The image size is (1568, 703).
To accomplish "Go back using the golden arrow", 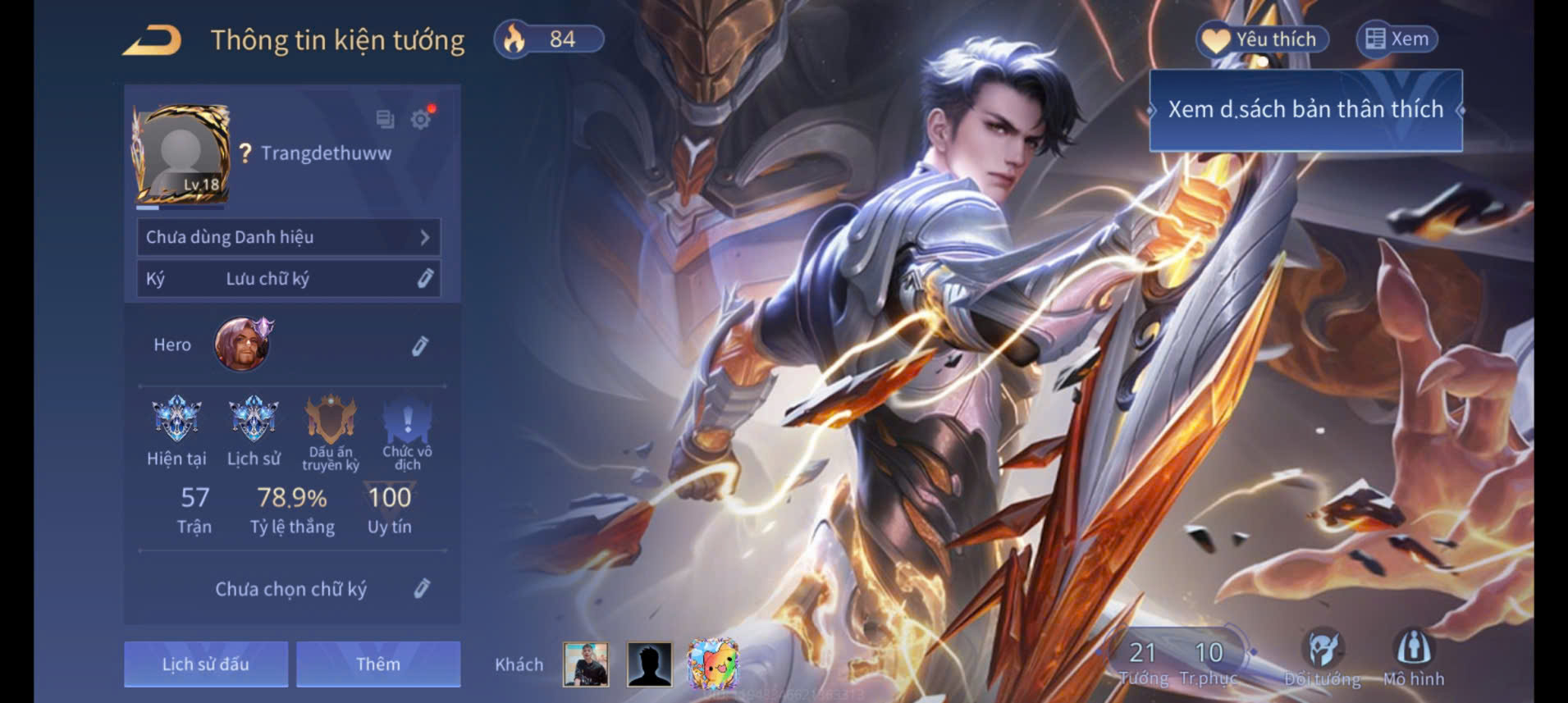I will [153, 40].
